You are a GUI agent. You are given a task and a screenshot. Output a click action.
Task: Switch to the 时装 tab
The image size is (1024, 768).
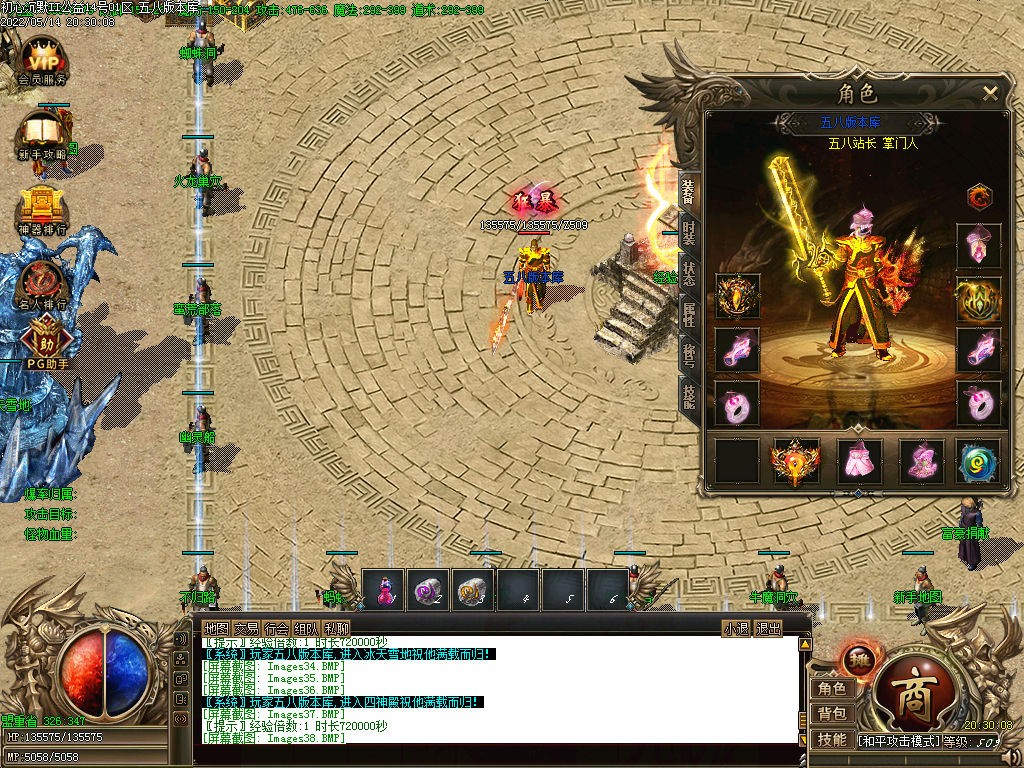pyautogui.click(x=689, y=234)
